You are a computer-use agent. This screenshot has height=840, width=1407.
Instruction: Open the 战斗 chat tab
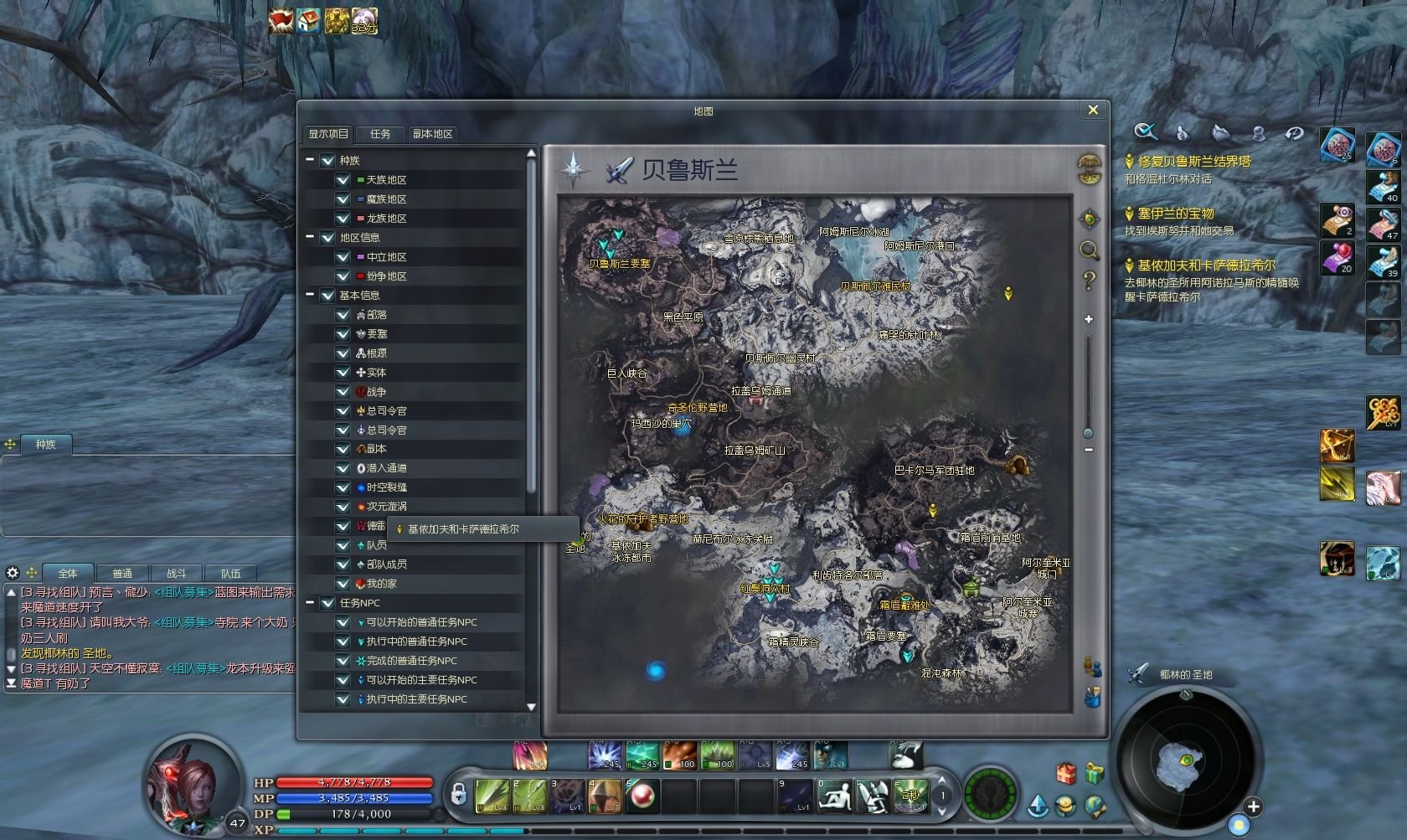(x=178, y=573)
